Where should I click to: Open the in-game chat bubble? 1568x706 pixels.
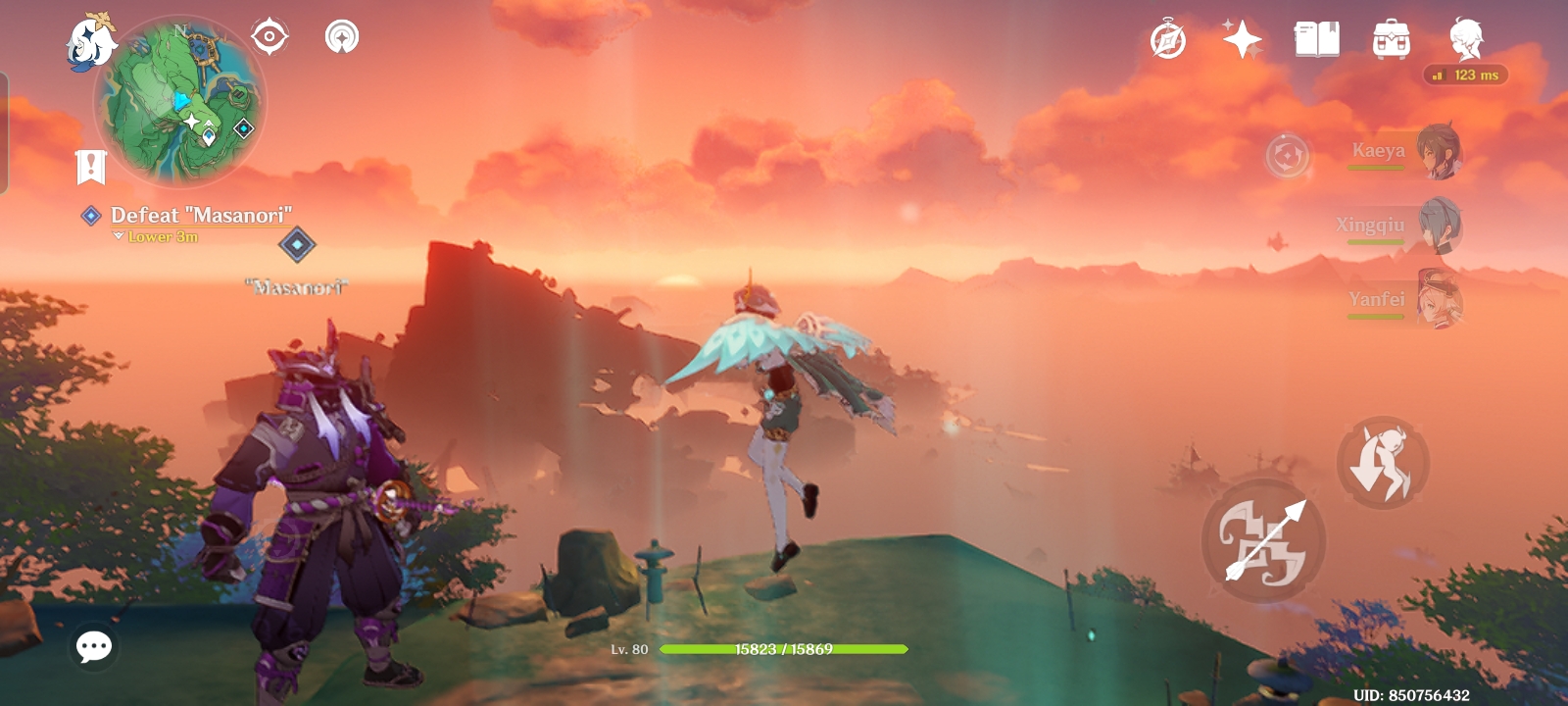tap(93, 646)
